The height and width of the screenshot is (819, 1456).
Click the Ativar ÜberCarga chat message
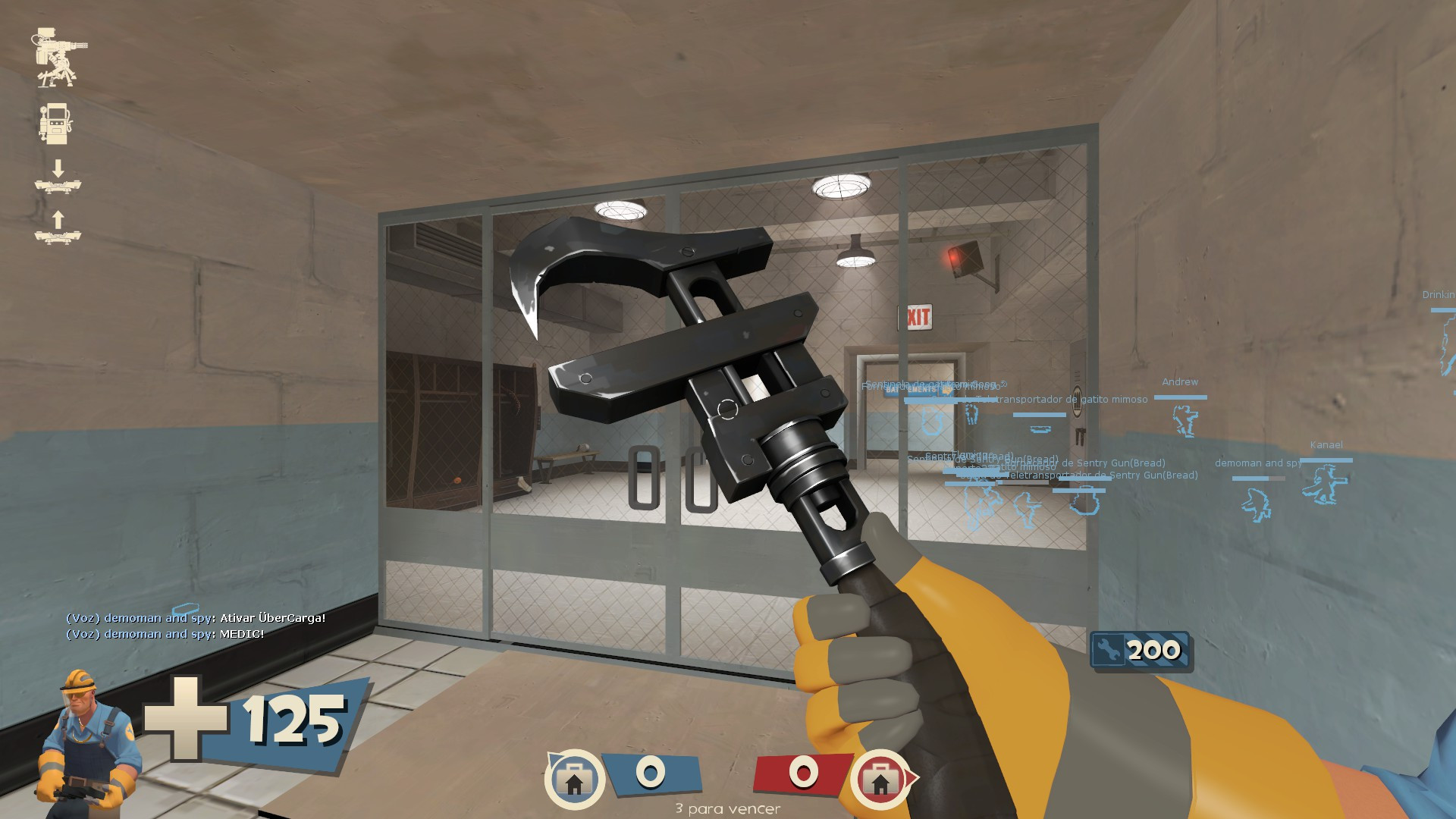pos(194,619)
